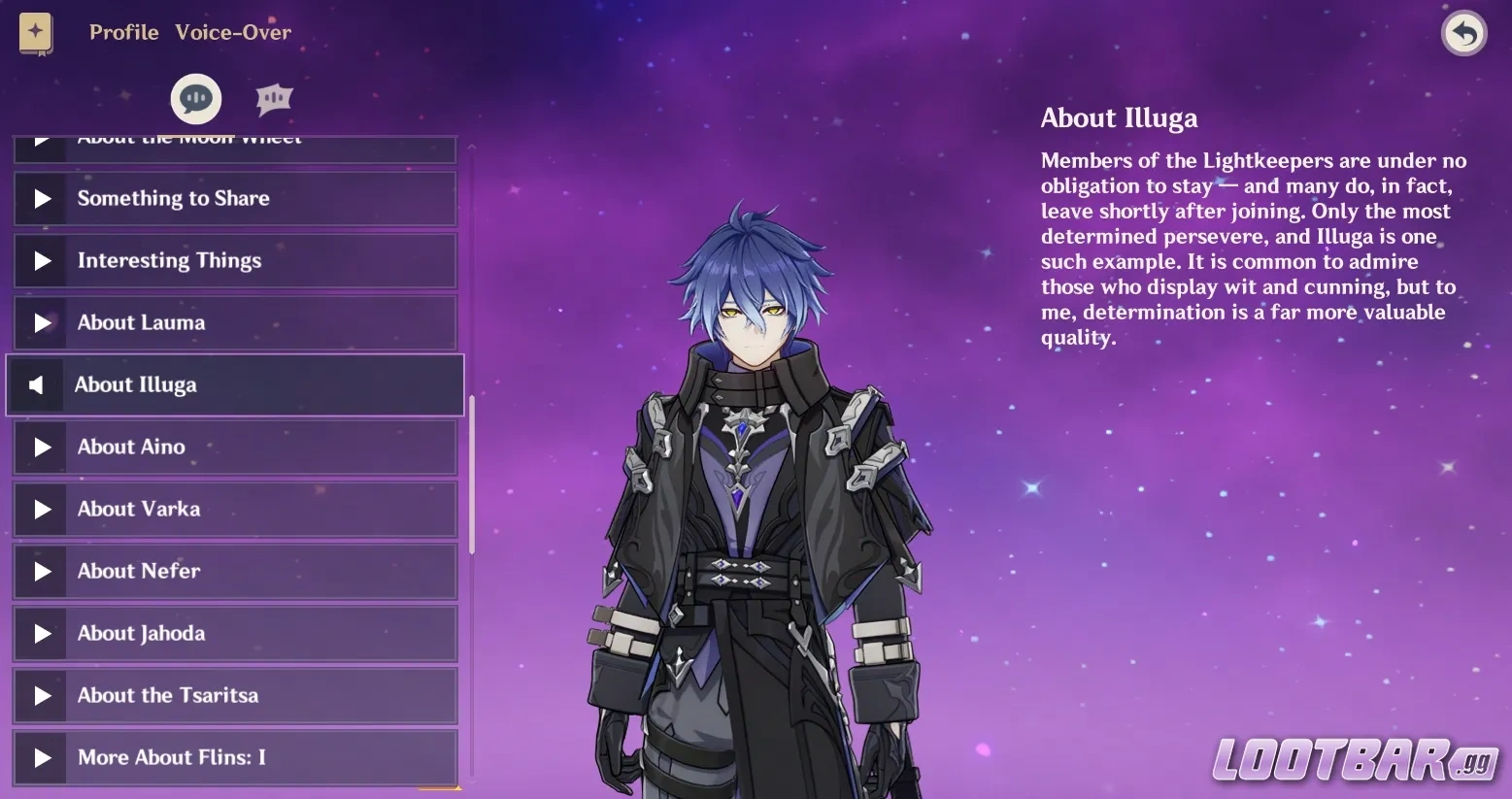This screenshot has width=1512, height=799.
Task: Play the "About the Moon Wheel" voice line
Action: [x=234, y=139]
